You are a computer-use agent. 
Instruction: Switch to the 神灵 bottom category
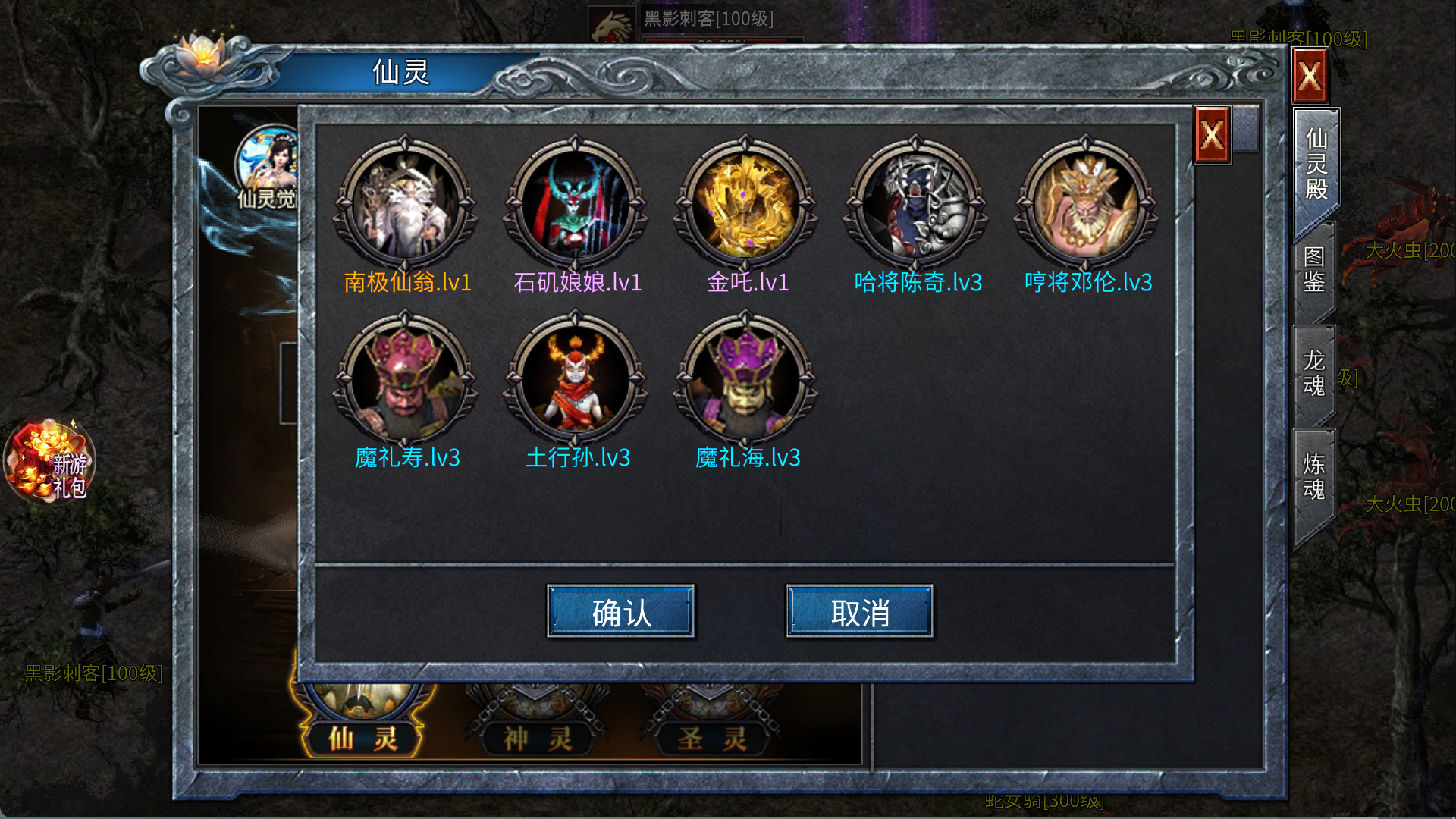click(537, 737)
